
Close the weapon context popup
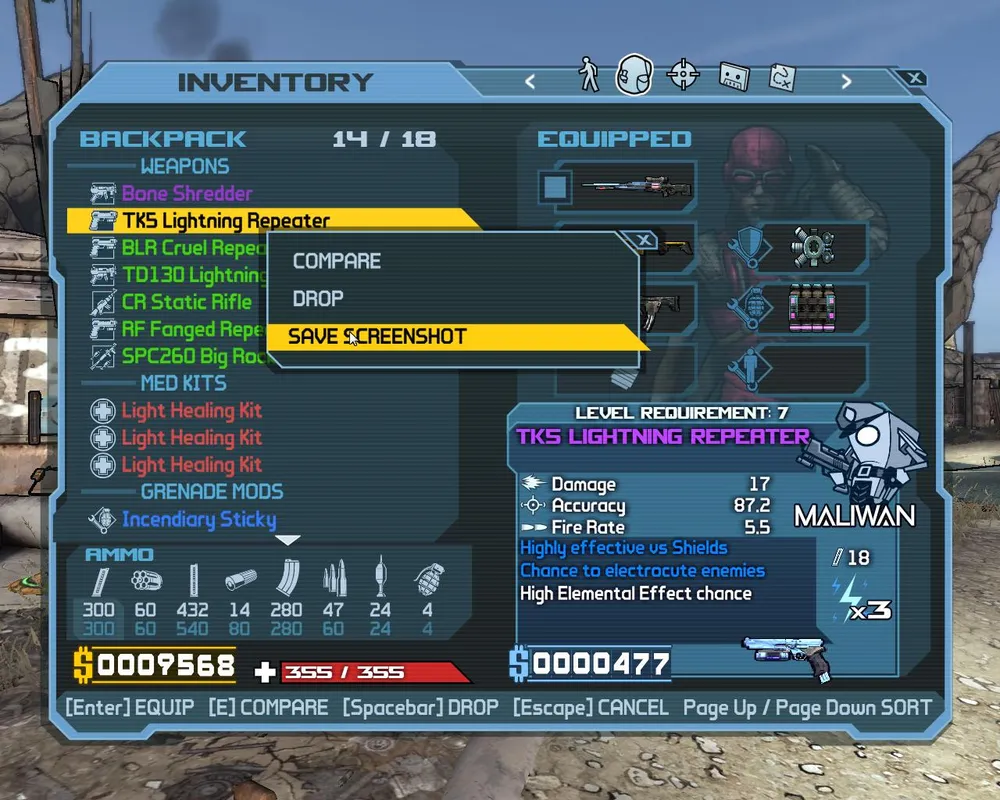coord(645,240)
